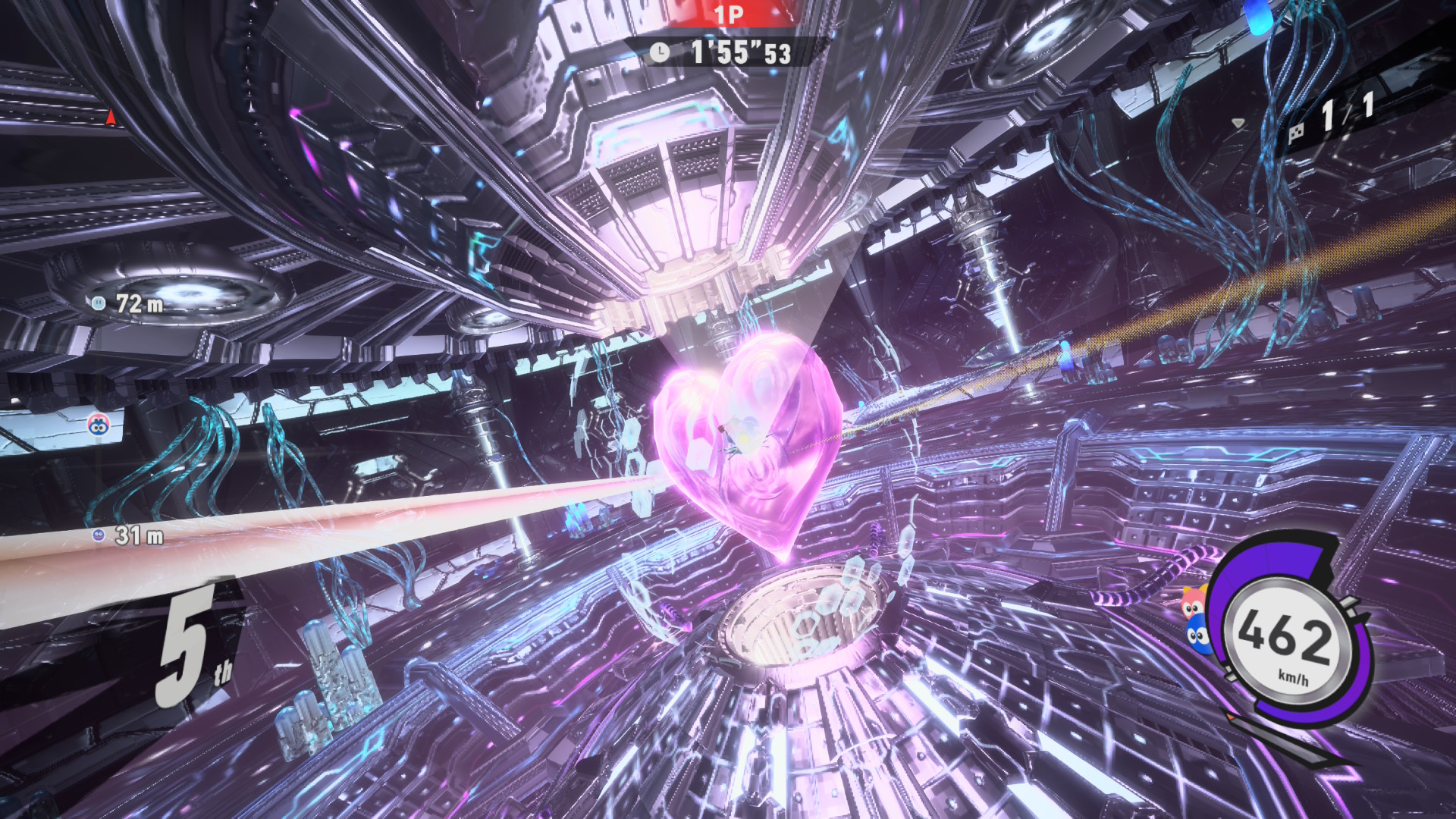Select the blue racer marker at 31 m

98,535
